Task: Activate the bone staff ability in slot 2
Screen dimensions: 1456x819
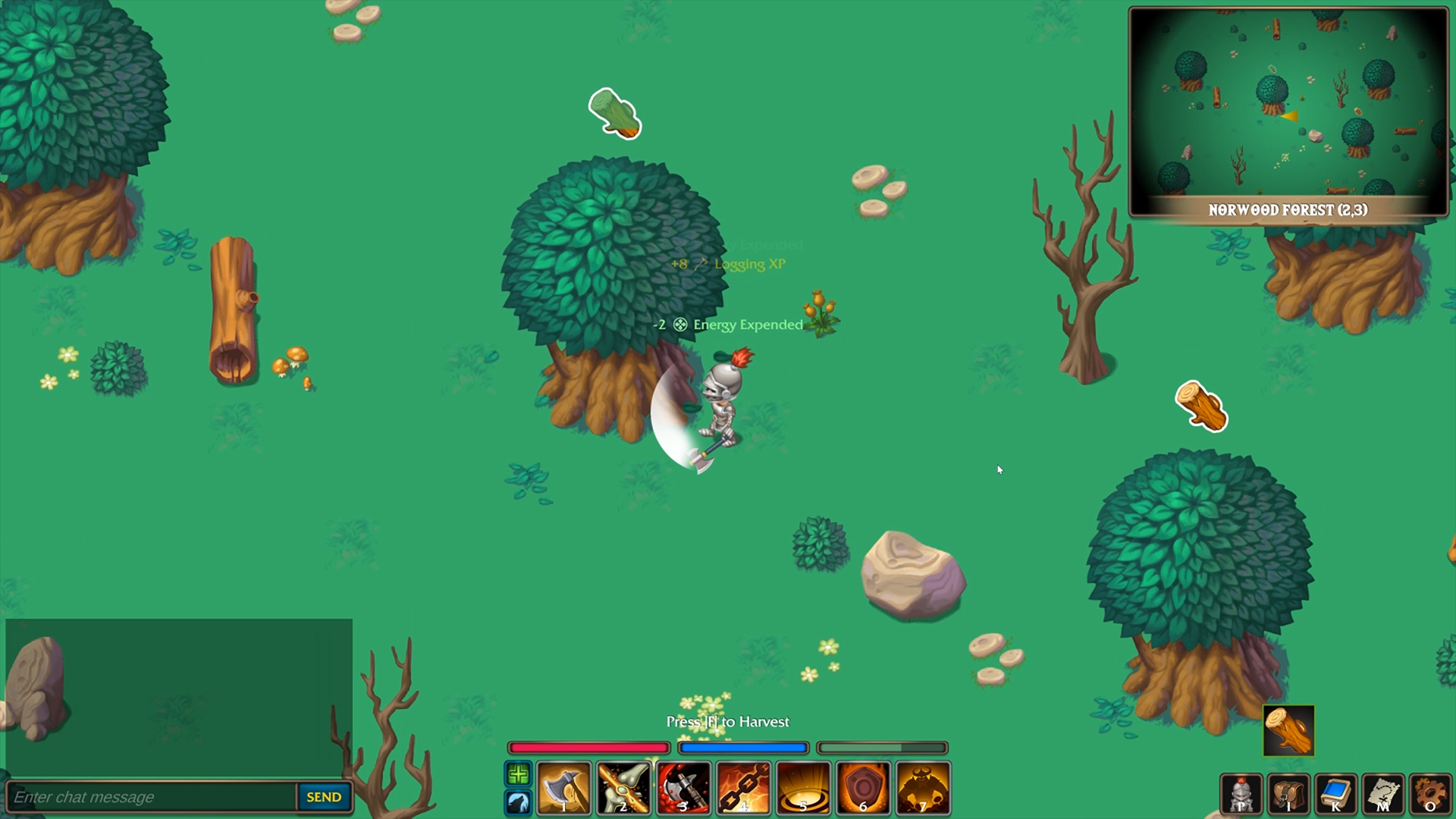Action: tap(624, 789)
